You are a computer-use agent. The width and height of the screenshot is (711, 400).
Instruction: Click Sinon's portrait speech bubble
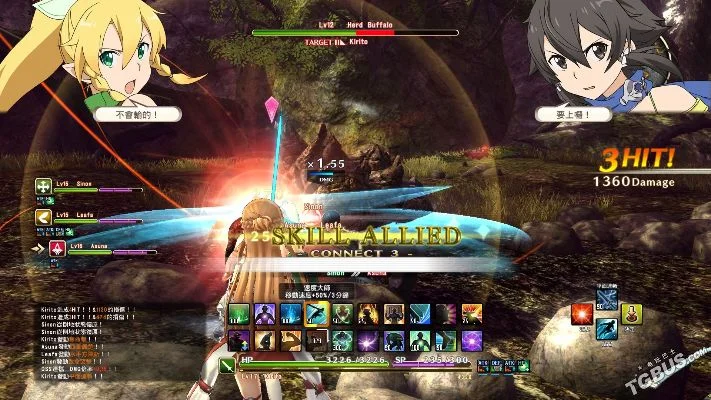coord(574,114)
